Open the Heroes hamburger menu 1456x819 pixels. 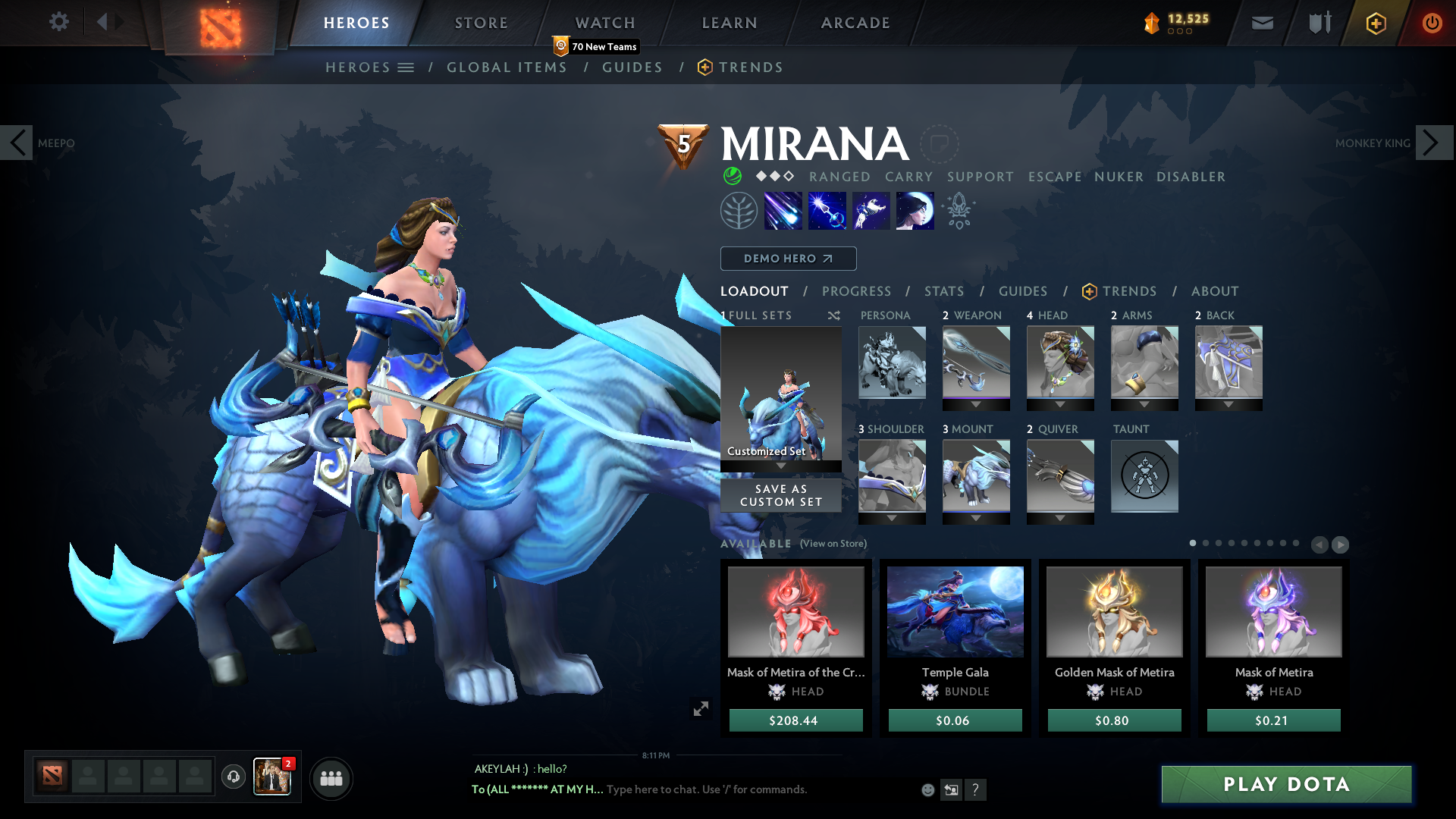pos(406,67)
